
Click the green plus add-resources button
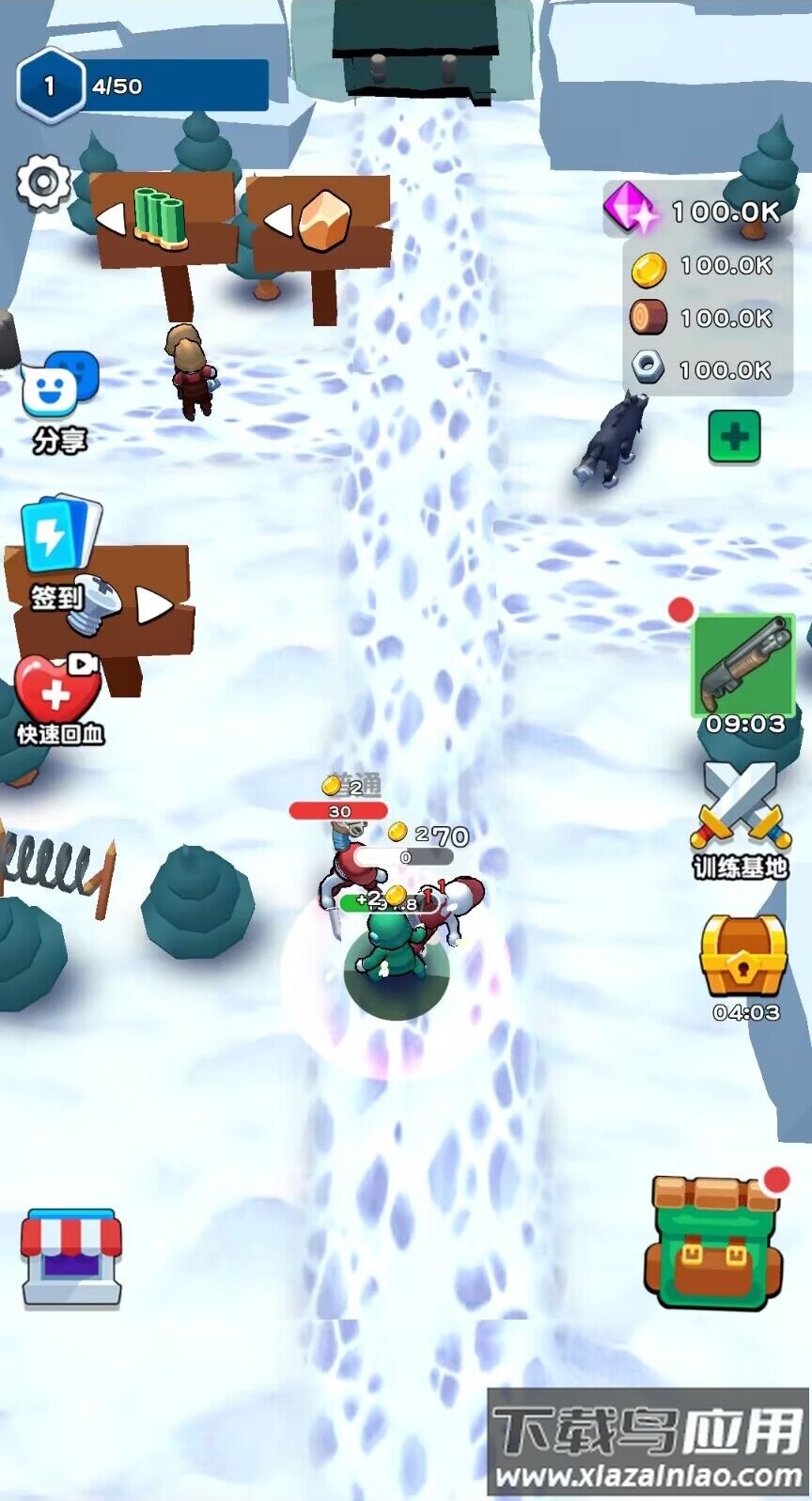734,437
